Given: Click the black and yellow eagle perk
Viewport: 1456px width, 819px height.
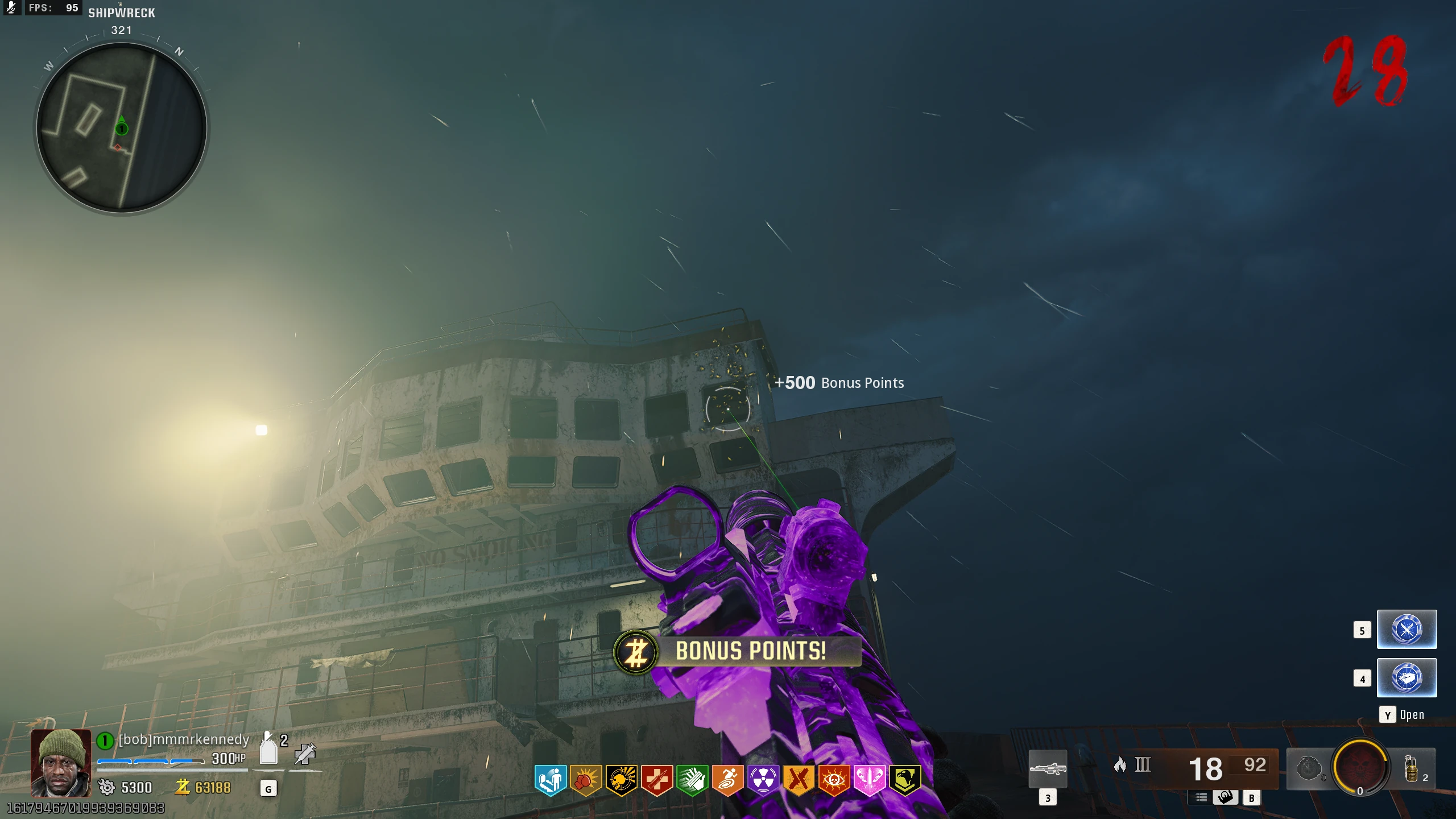Looking at the screenshot, I should pyautogui.click(x=904, y=779).
